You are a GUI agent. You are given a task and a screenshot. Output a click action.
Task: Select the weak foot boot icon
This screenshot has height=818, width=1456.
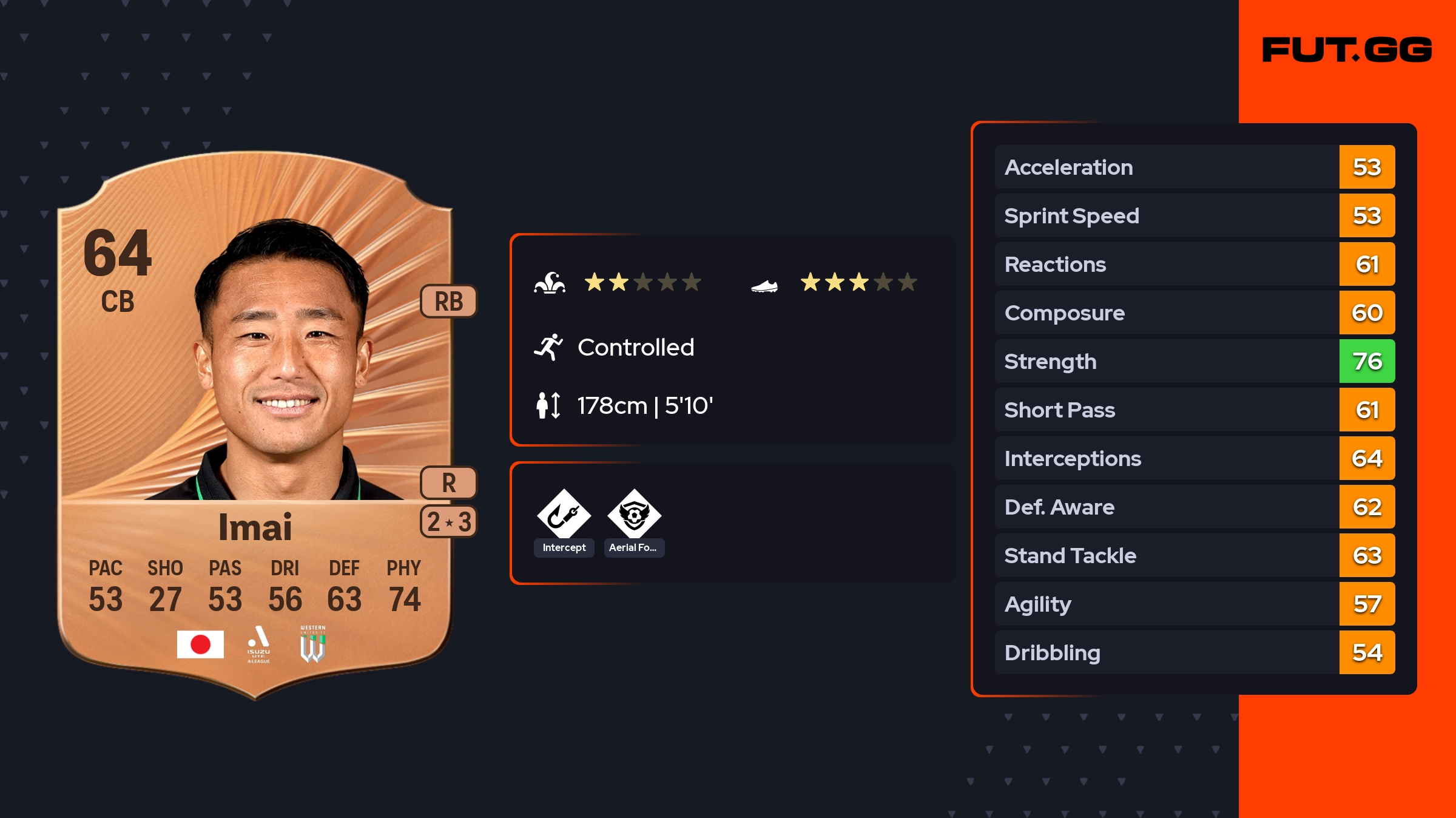click(x=764, y=285)
